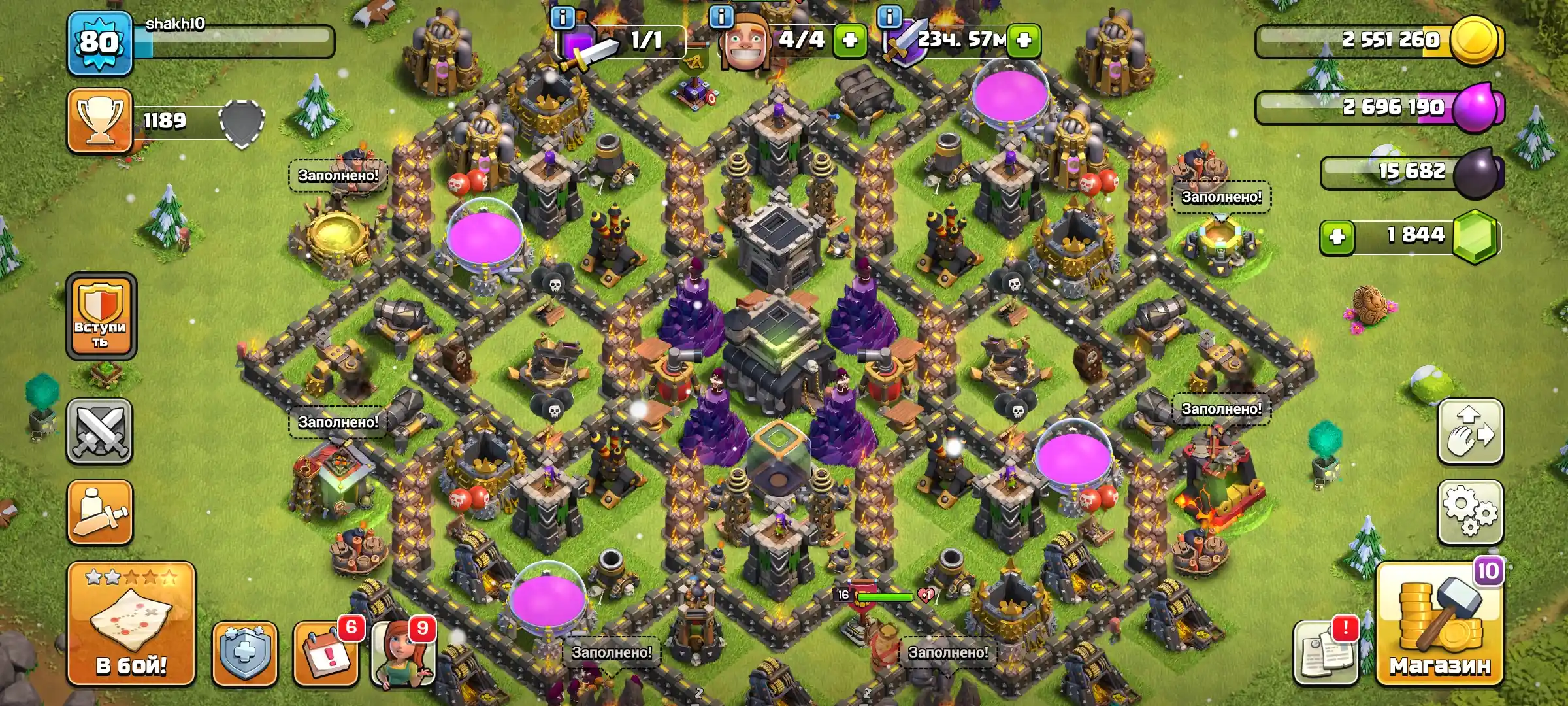Show shield info via the i icon
Viewport: 1568px width, 706px height.
point(889,16)
